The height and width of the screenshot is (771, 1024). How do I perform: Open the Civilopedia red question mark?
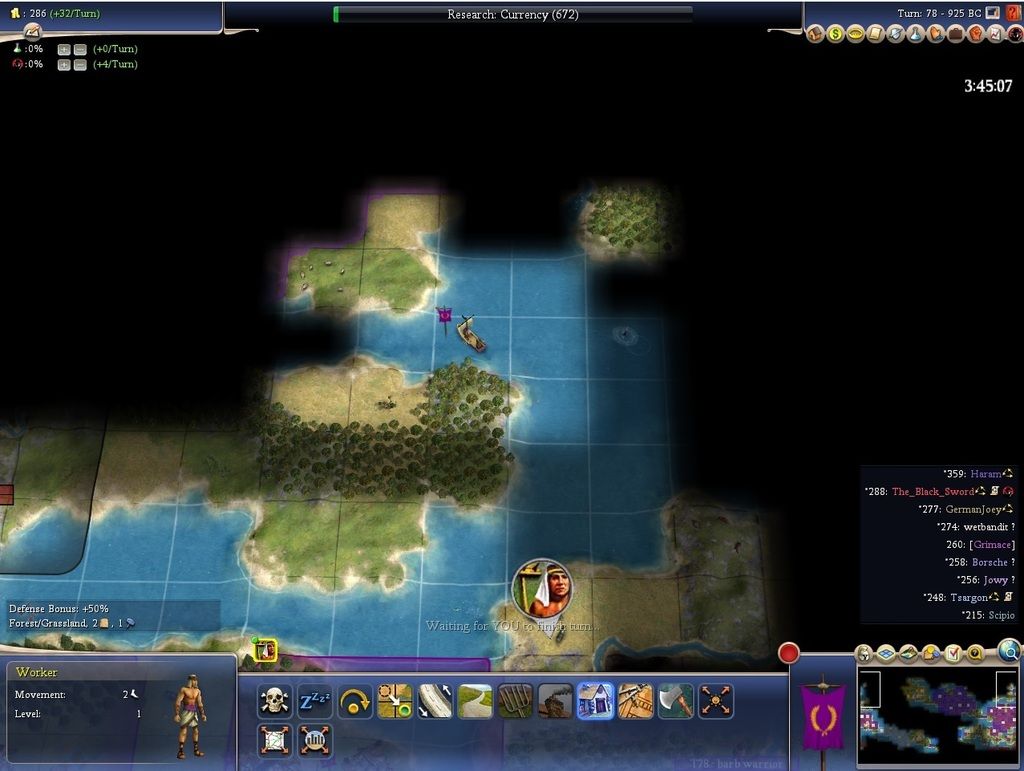click(1013, 13)
